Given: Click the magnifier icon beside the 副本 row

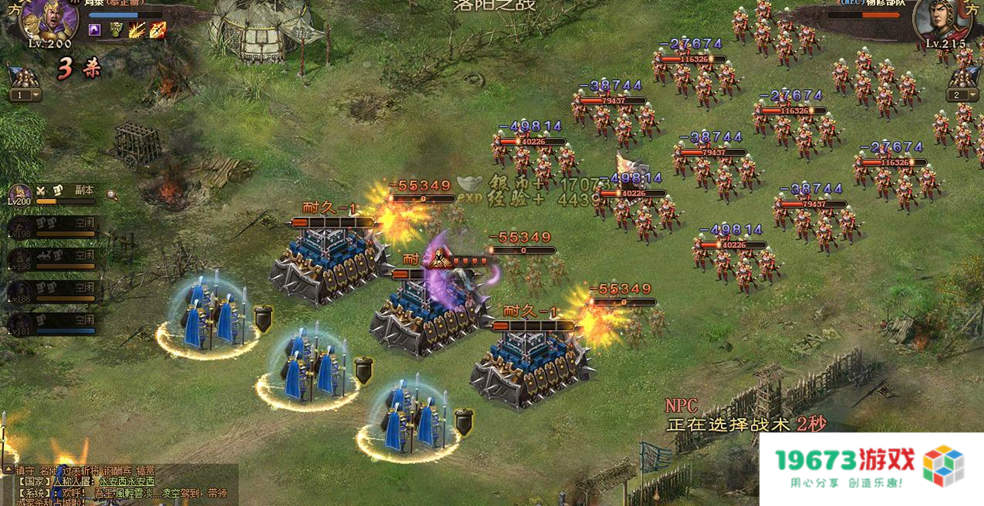Looking at the screenshot, I should tap(111, 194).
